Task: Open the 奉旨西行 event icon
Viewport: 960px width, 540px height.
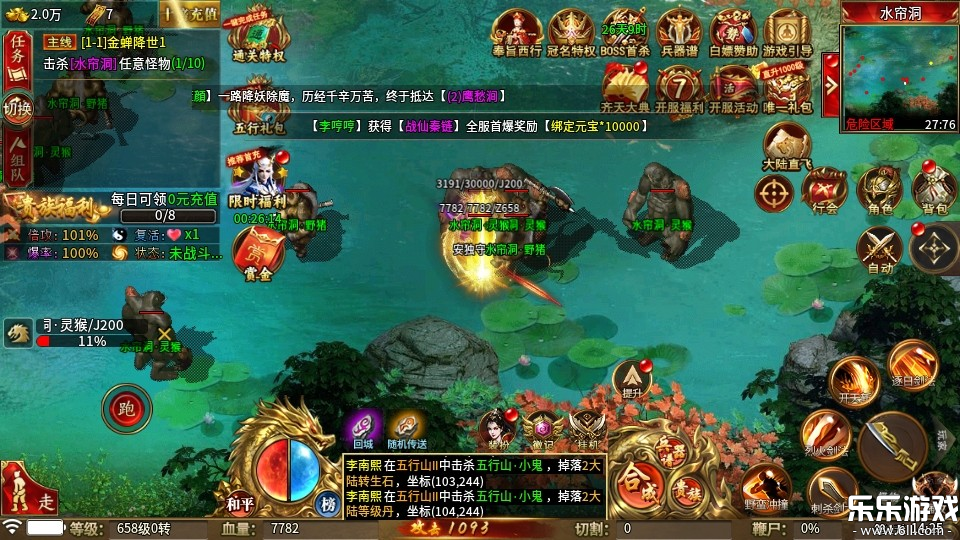Action: [517, 33]
